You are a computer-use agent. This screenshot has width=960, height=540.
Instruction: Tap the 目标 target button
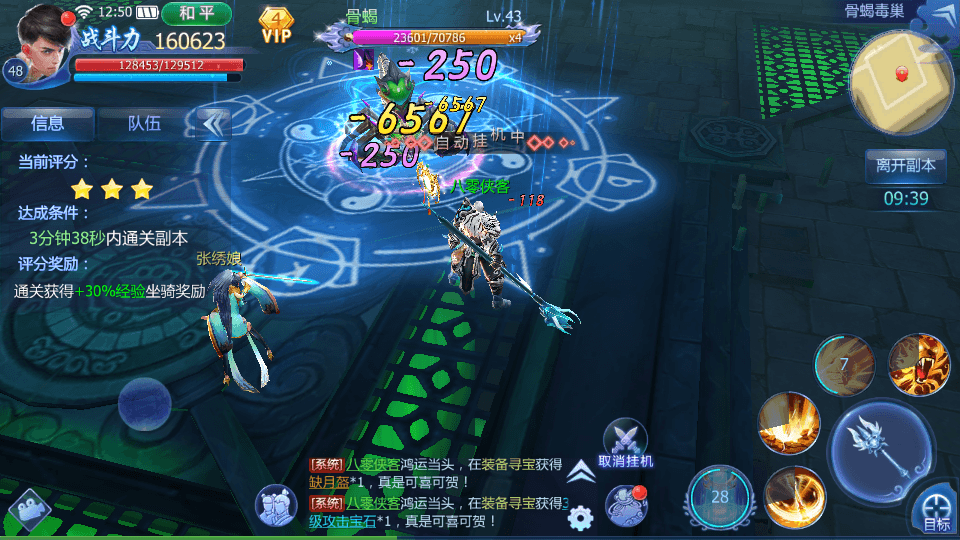point(936,509)
